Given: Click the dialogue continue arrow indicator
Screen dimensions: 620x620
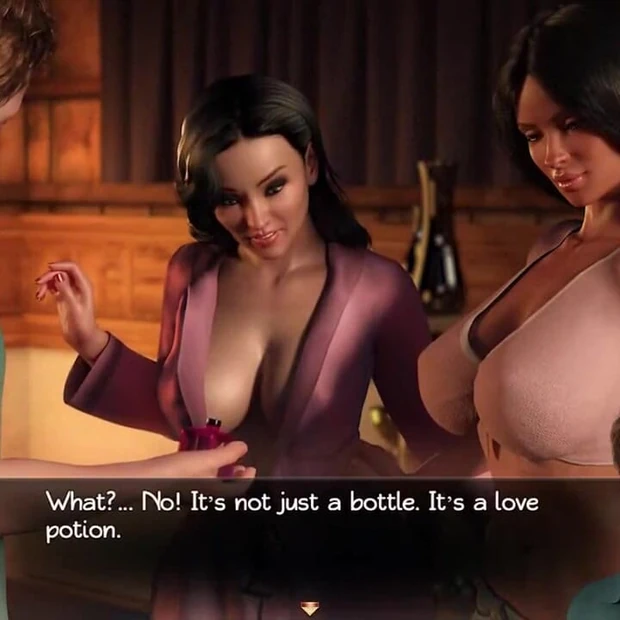Looking at the screenshot, I should pyautogui.click(x=310, y=606).
